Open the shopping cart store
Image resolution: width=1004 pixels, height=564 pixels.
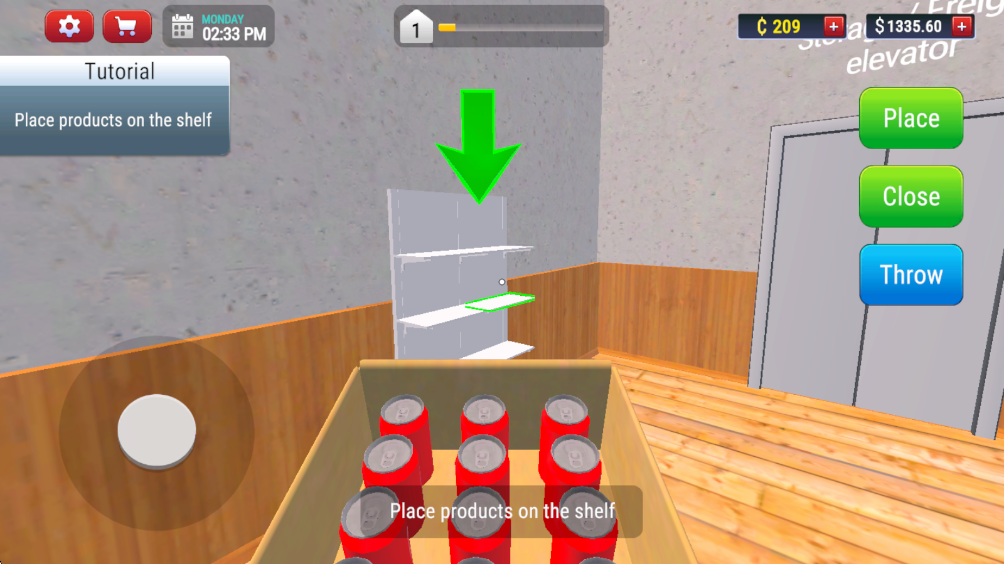pos(127,27)
